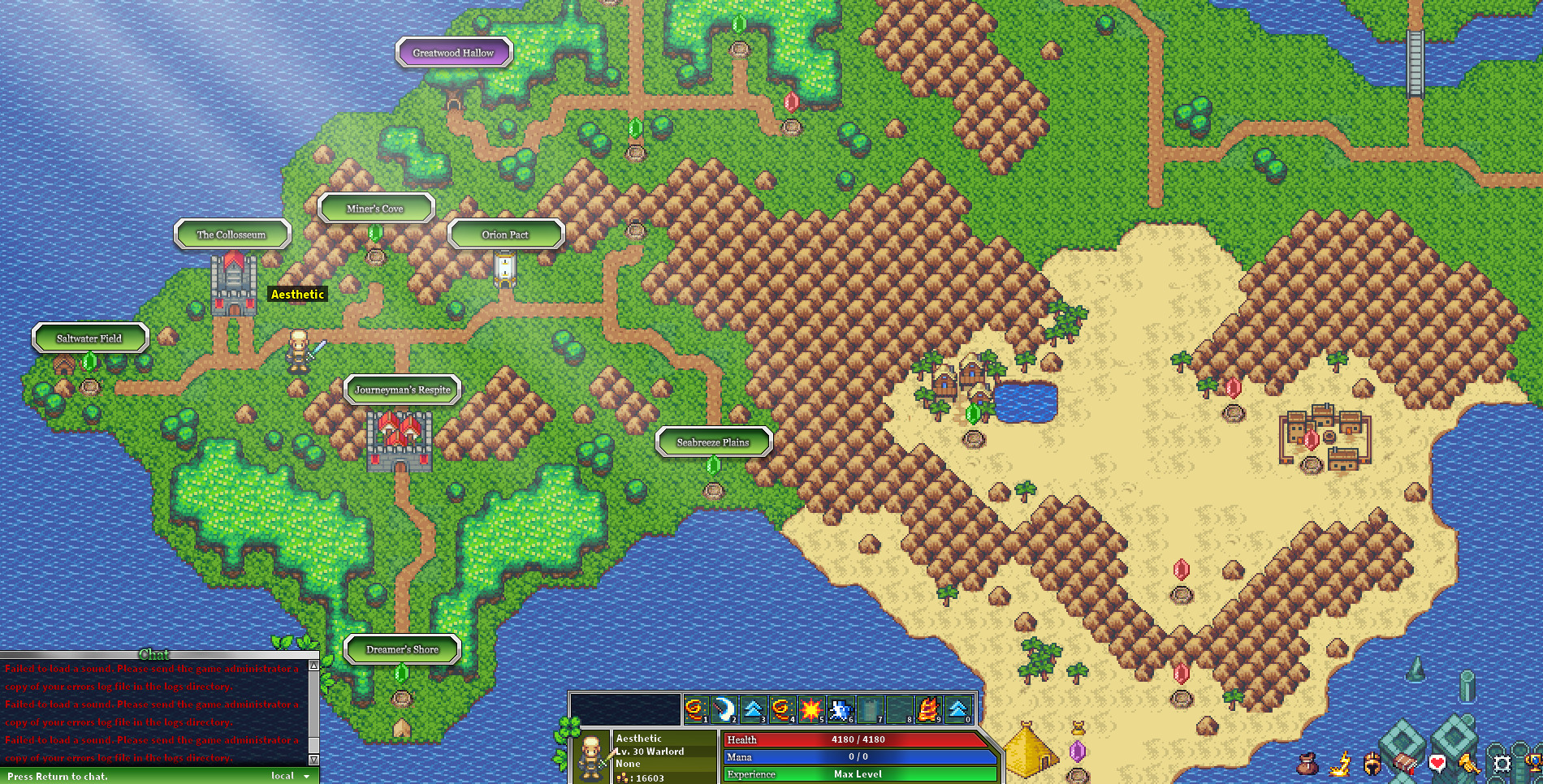Screen dimensions: 1543x784
Task: Open the helmet equipment icon
Action: click(1372, 764)
